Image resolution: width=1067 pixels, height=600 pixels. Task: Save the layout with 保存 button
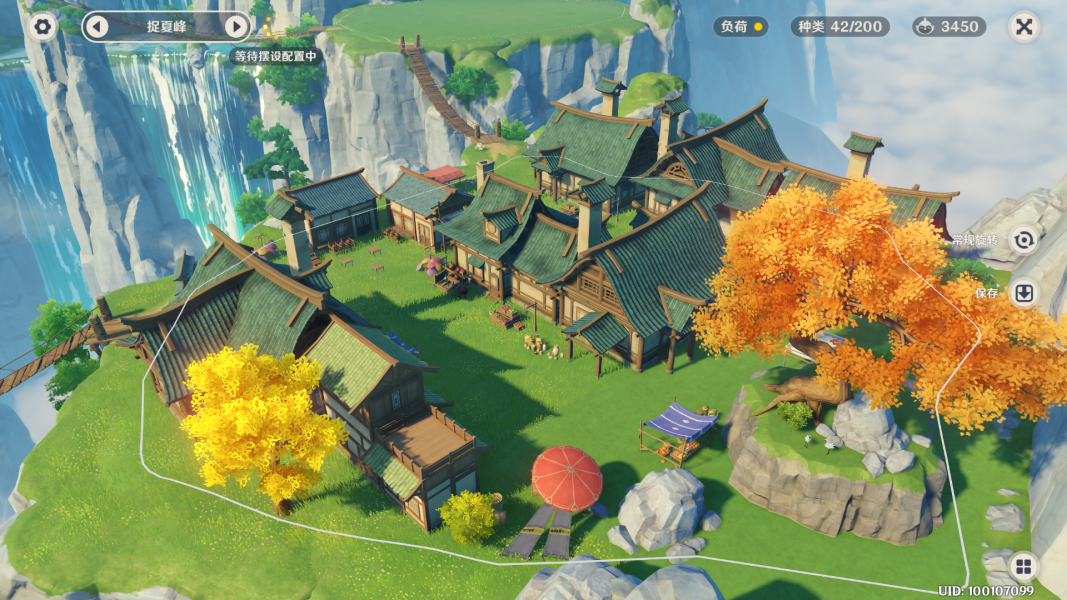(1023, 293)
